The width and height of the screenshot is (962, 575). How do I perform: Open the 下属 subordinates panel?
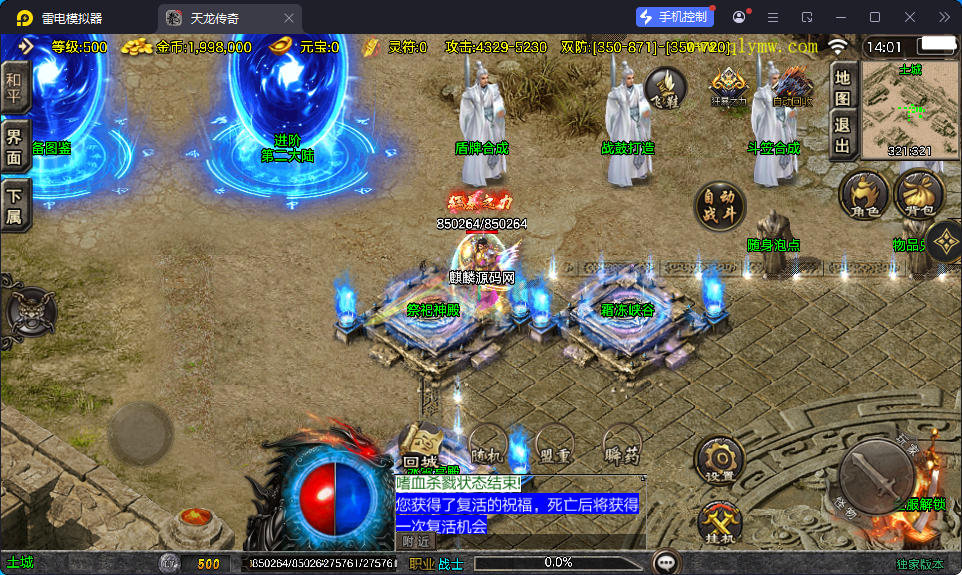point(14,204)
